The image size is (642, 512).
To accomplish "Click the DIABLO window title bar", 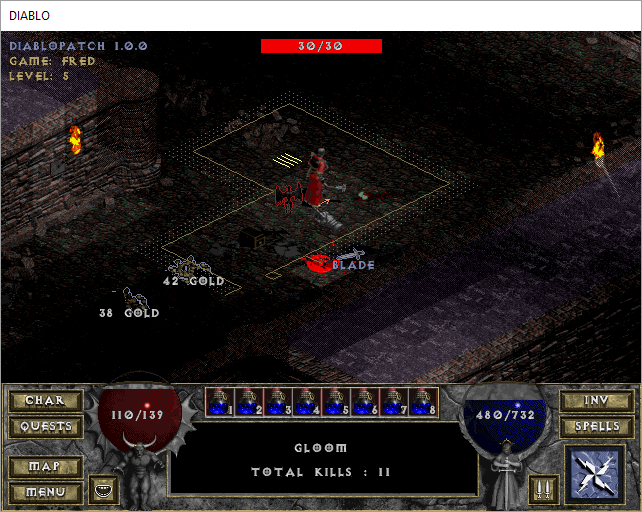I will tap(320, 15).
